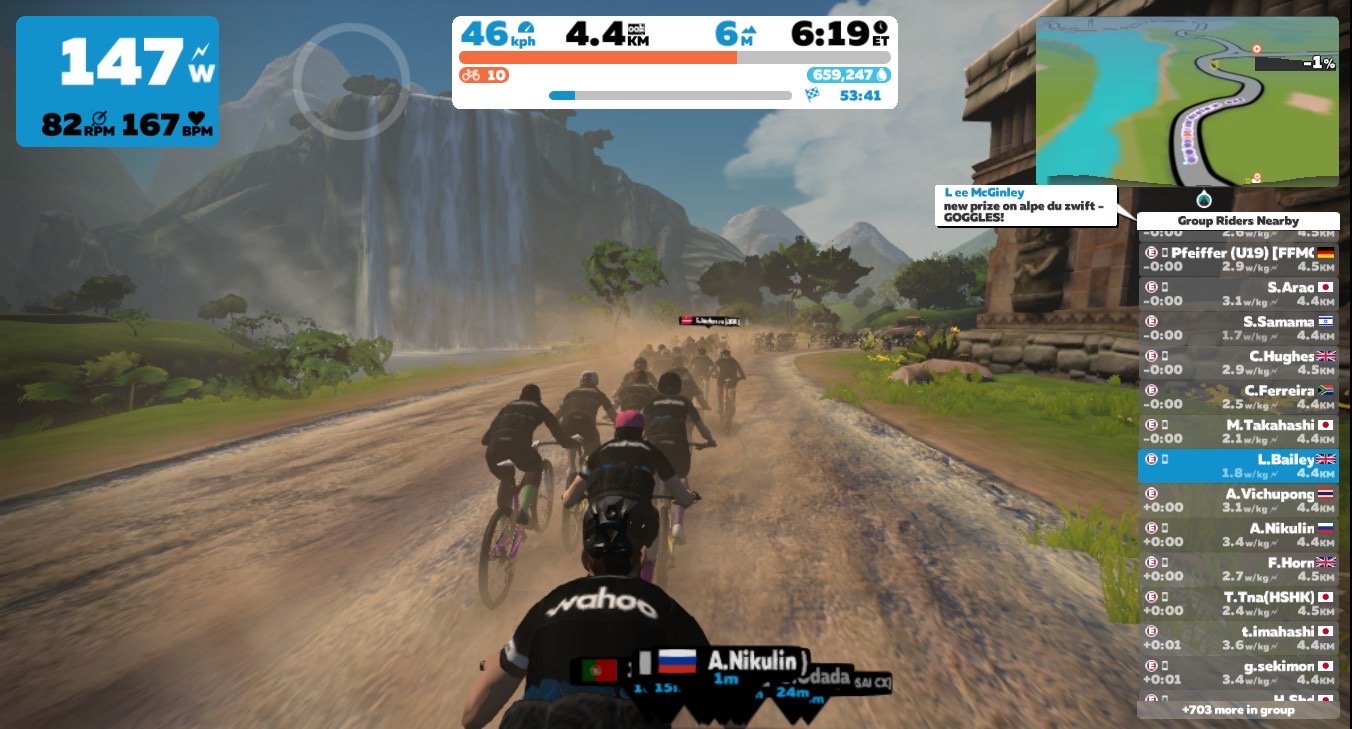
Task: Select A.Nikulin in the nearby riders list
Action: 1238,535
